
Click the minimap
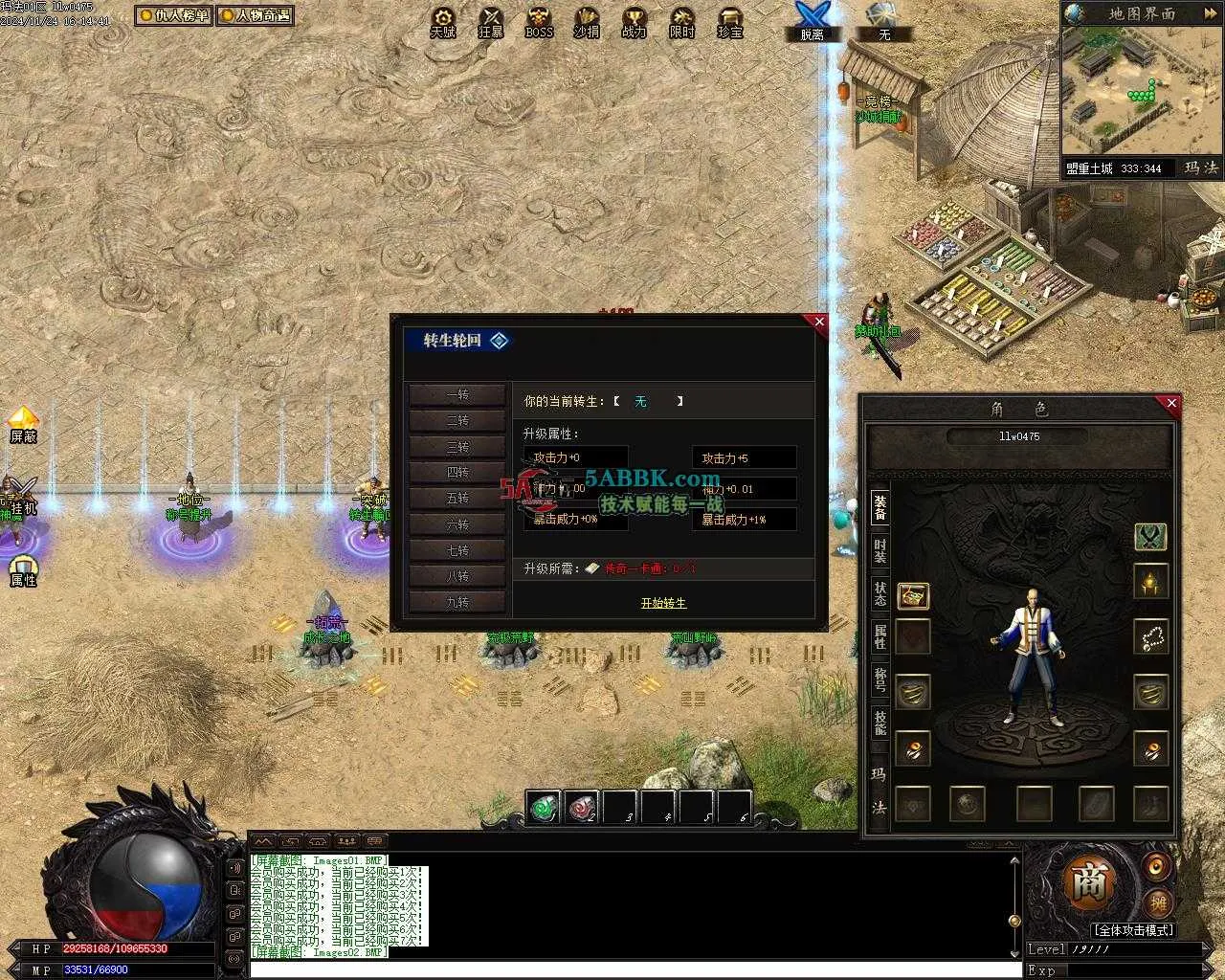click(x=1140, y=92)
